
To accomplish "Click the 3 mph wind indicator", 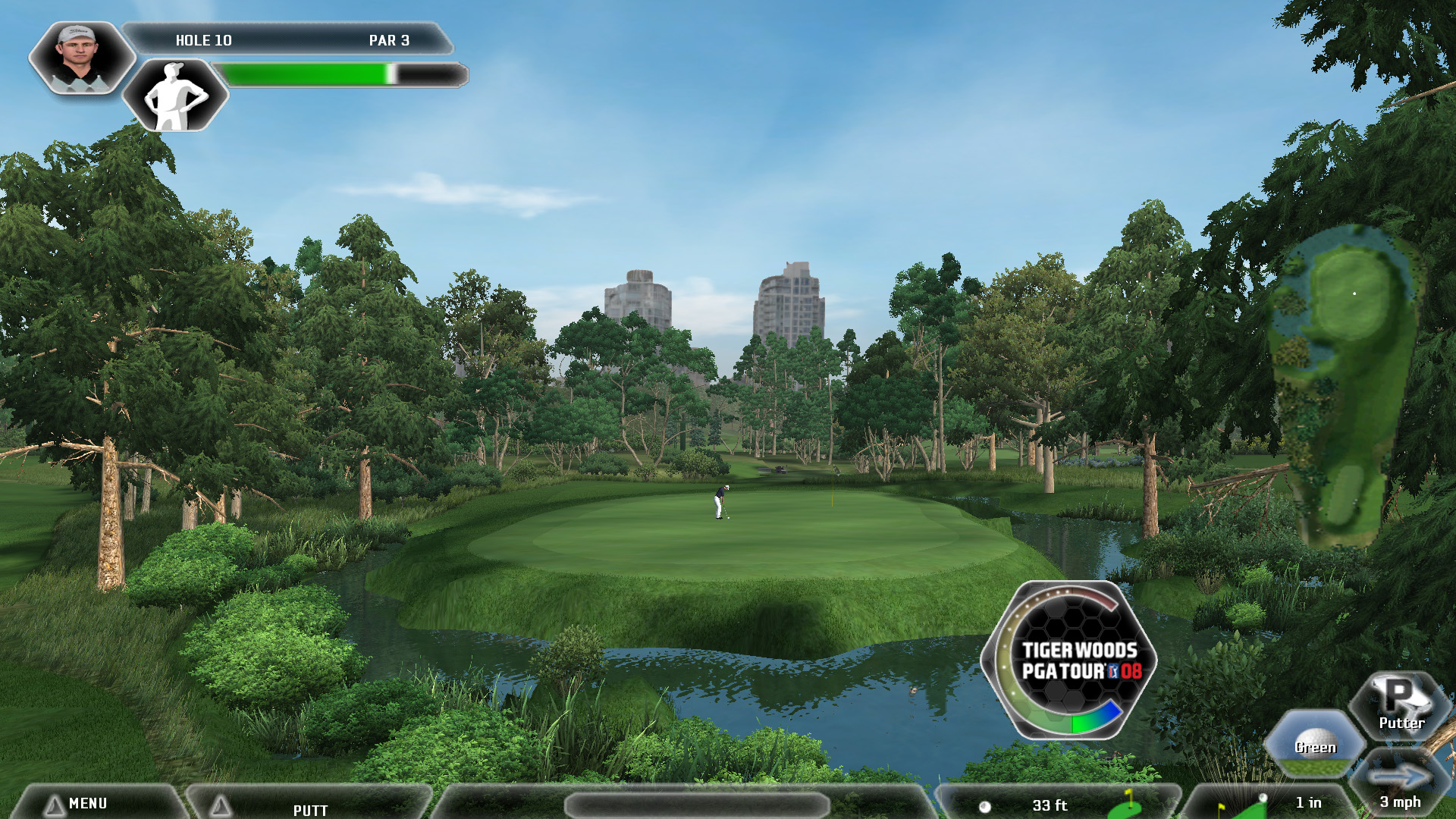I will tap(1400, 787).
